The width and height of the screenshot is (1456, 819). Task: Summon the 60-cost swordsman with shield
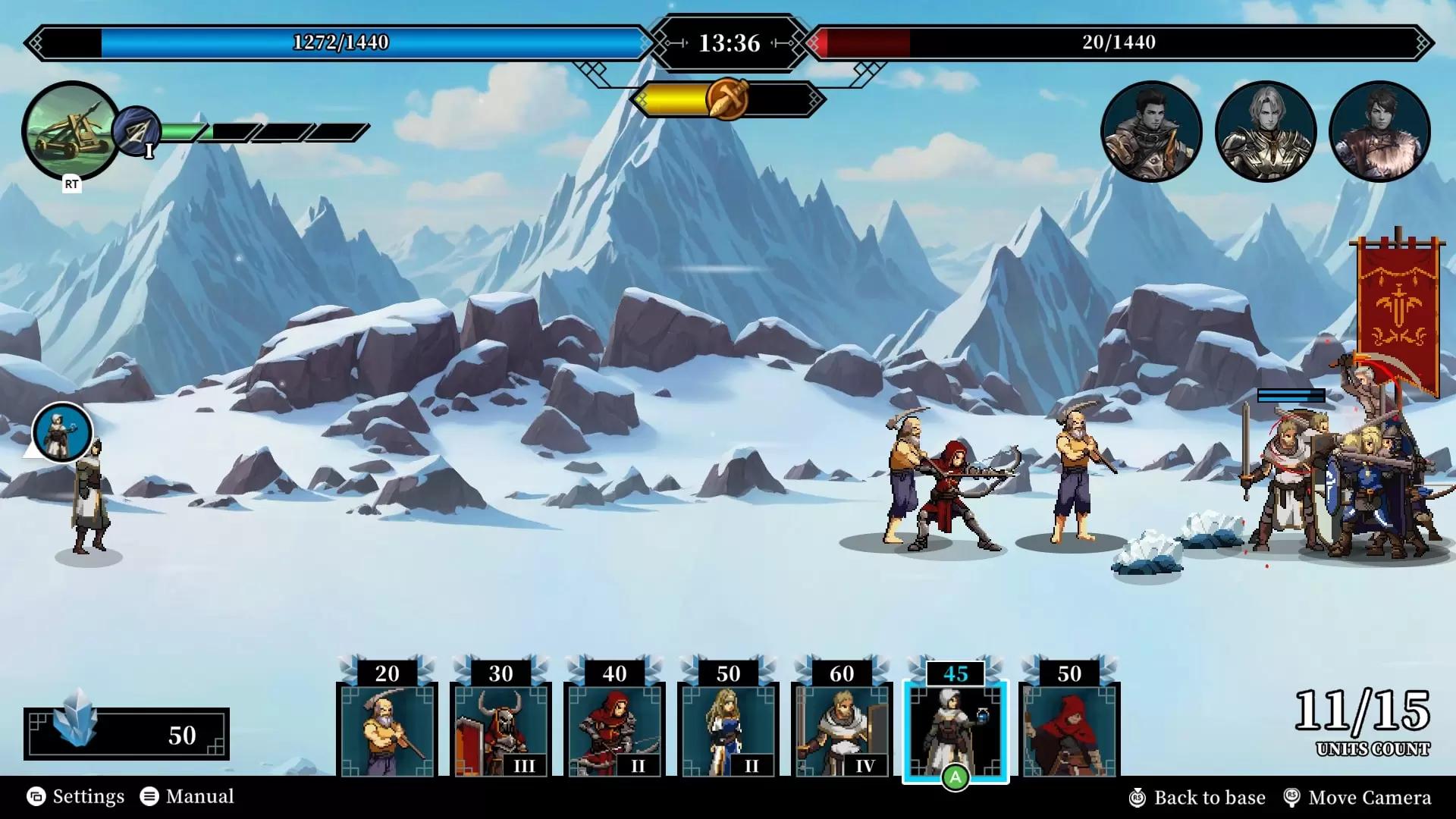pyautogui.click(x=842, y=728)
